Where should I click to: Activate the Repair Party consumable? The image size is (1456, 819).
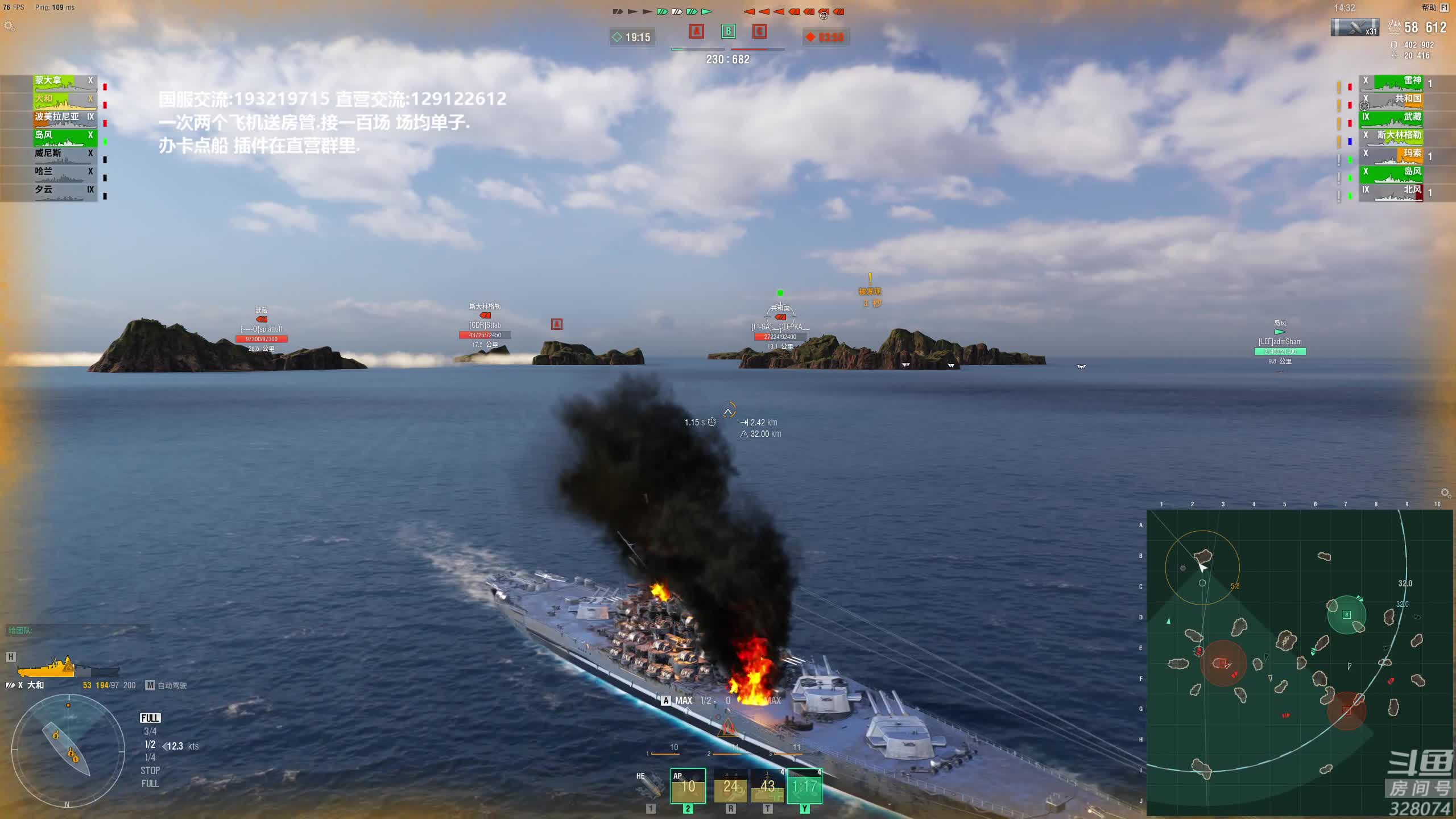(x=767, y=786)
